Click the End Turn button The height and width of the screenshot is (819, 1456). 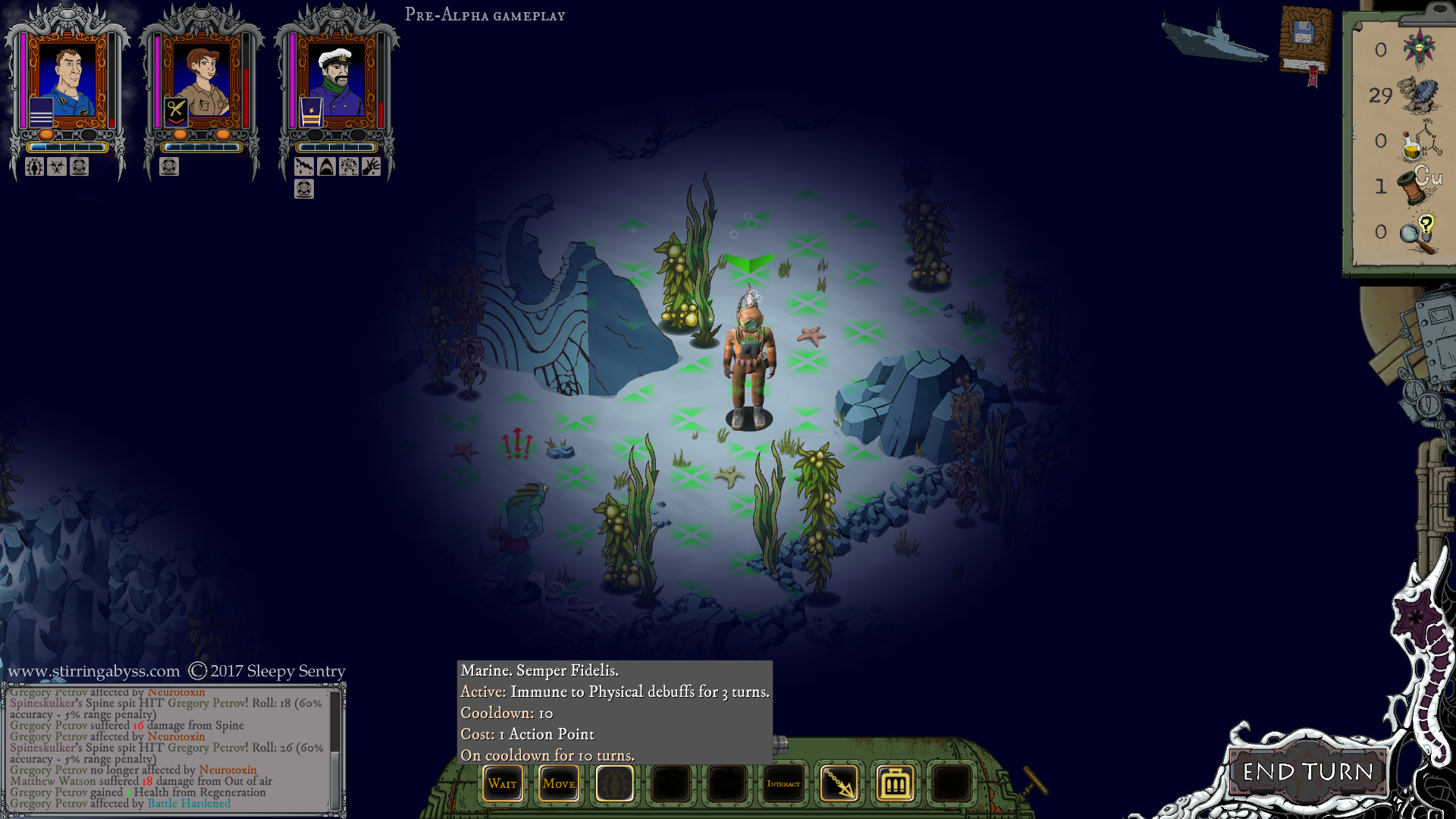tap(1307, 772)
